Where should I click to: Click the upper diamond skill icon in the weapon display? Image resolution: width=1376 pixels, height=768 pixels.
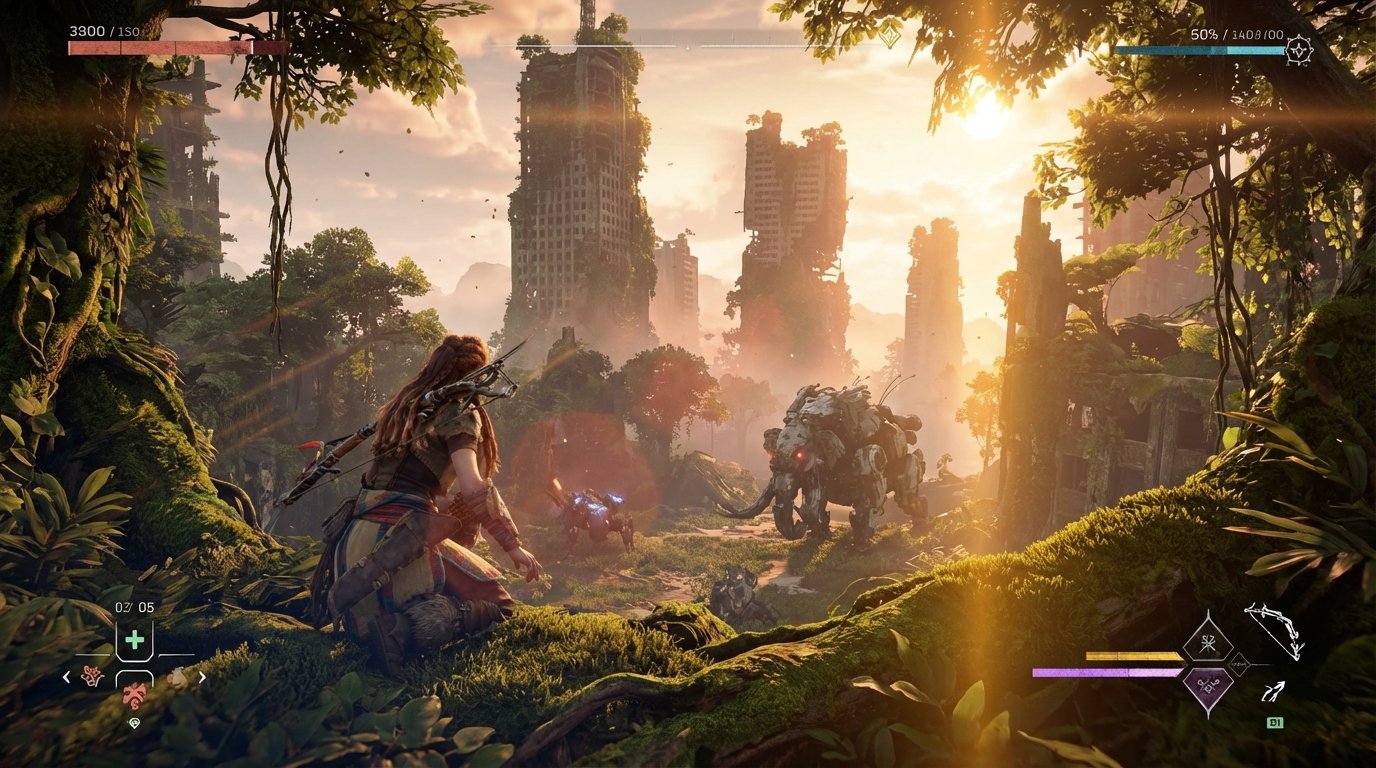pyautogui.click(x=1207, y=642)
